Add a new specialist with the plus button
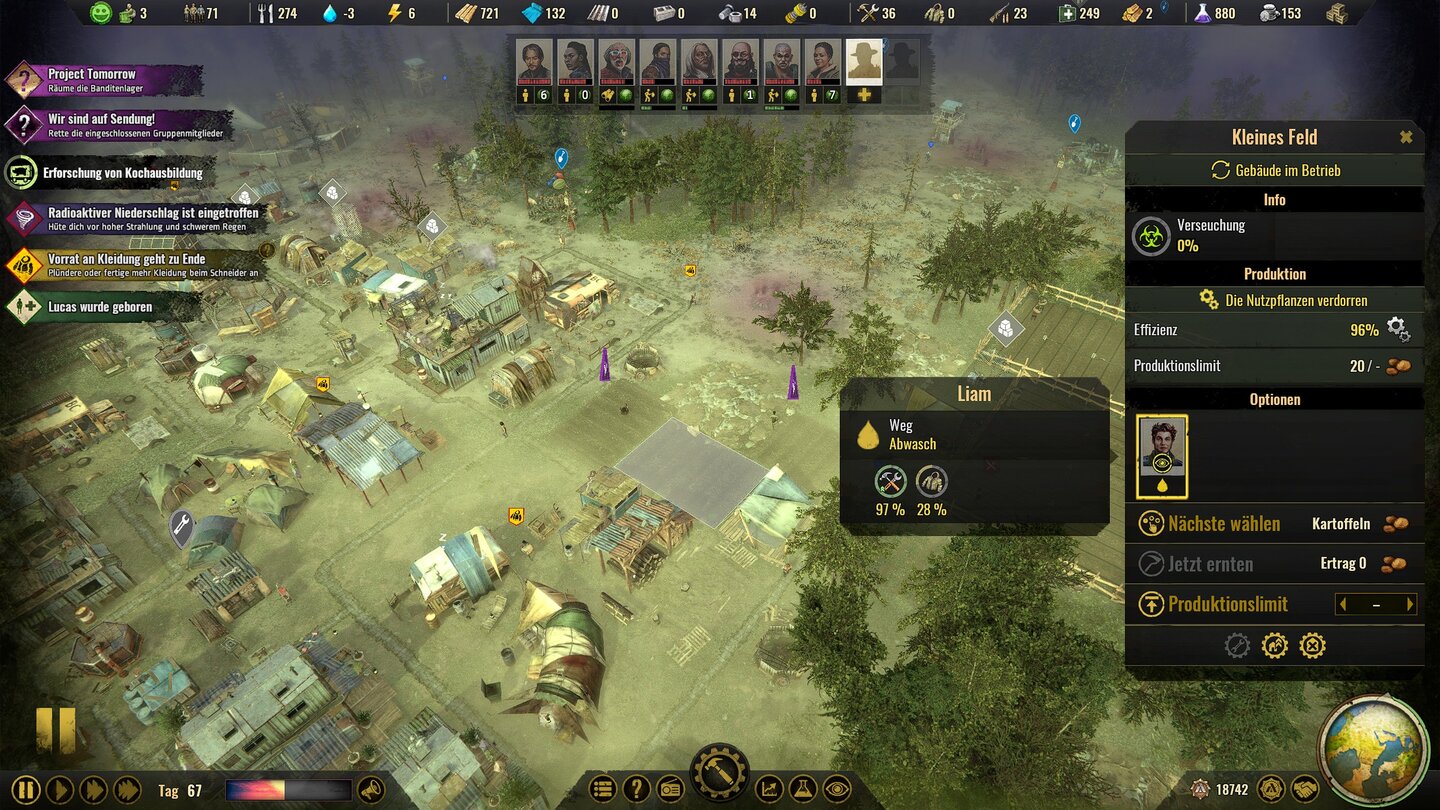The image size is (1440, 810). point(864,95)
